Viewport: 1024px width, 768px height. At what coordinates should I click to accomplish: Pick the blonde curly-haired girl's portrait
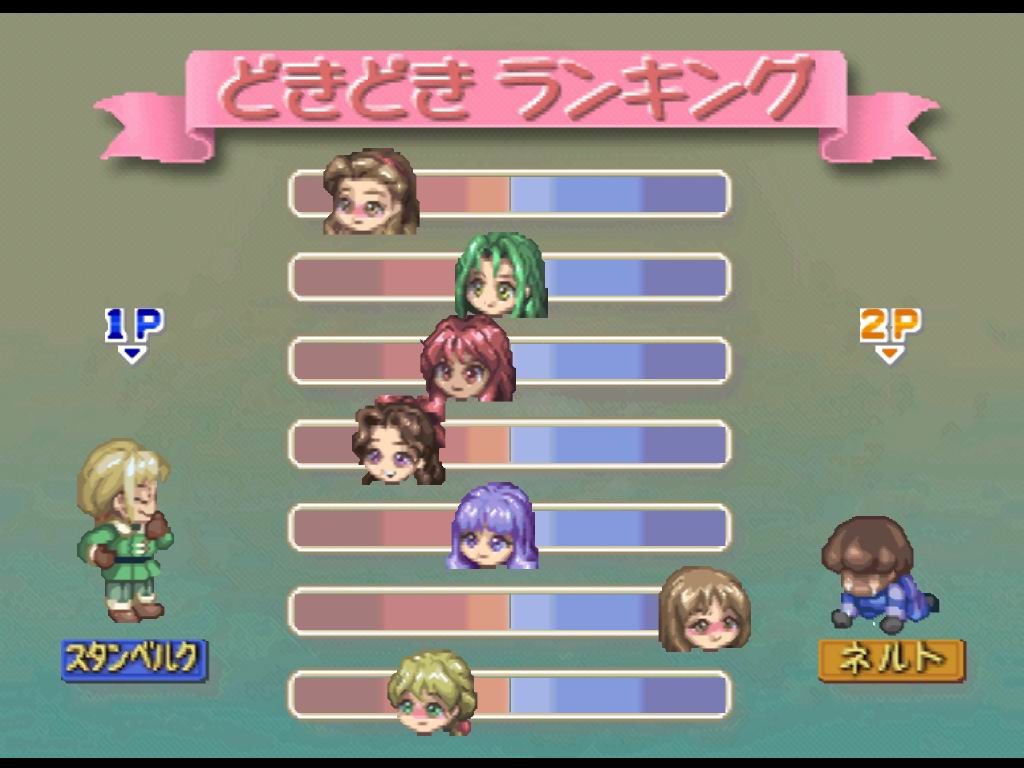pos(432,691)
